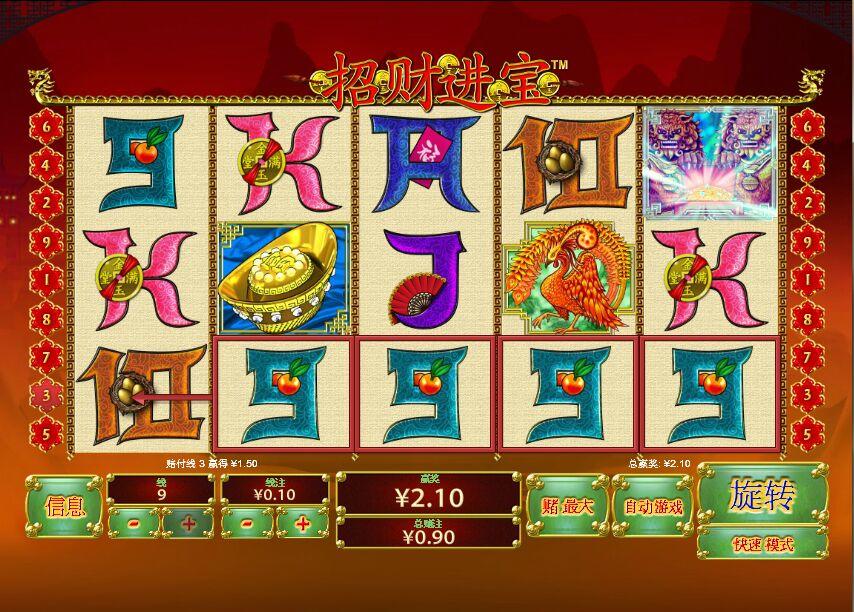The width and height of the screenshot is (854, 612).
Task: Open the 信息 info panel
Action: [x=63, y=506]
